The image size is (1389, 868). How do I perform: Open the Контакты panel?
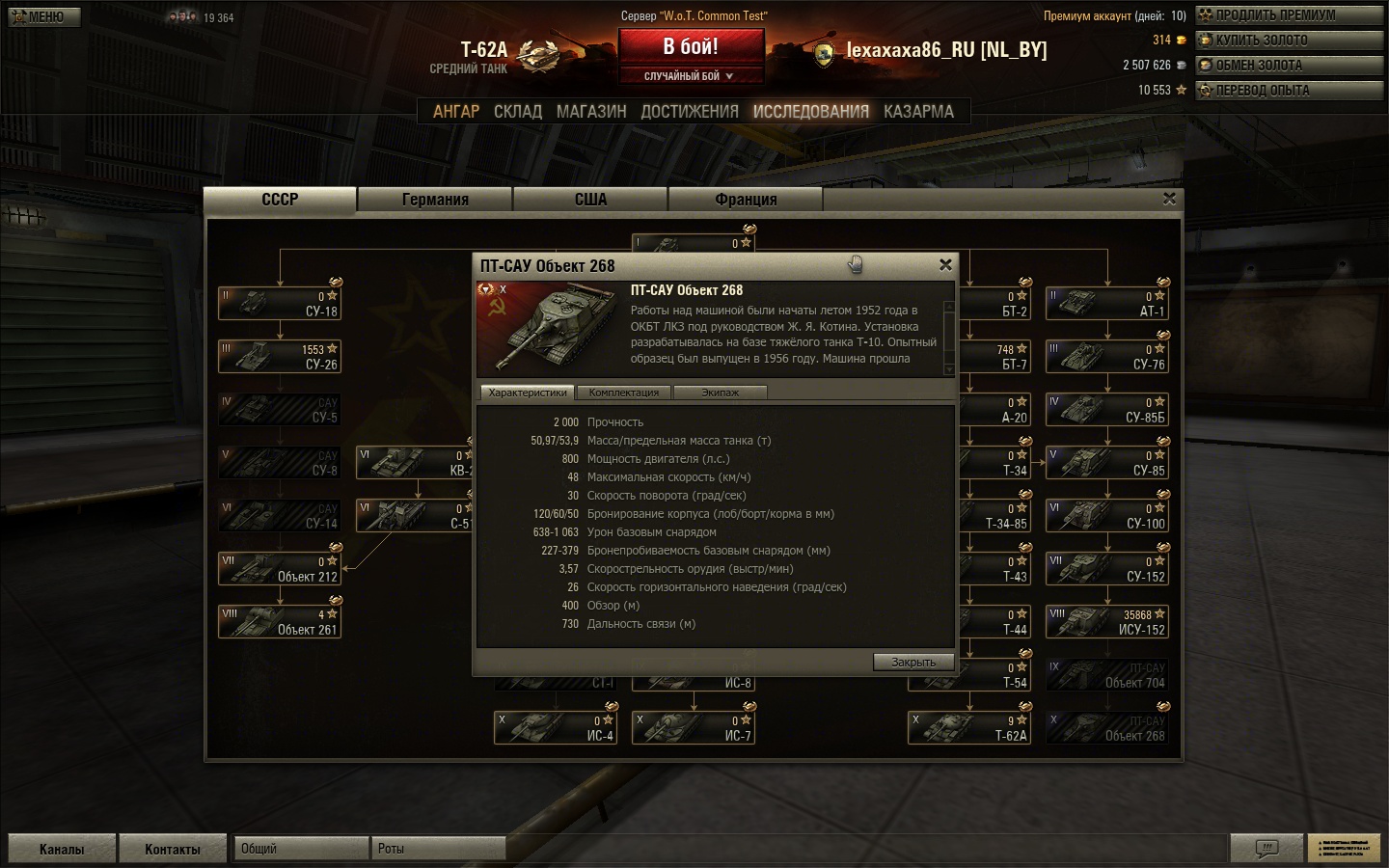point(173,849)
